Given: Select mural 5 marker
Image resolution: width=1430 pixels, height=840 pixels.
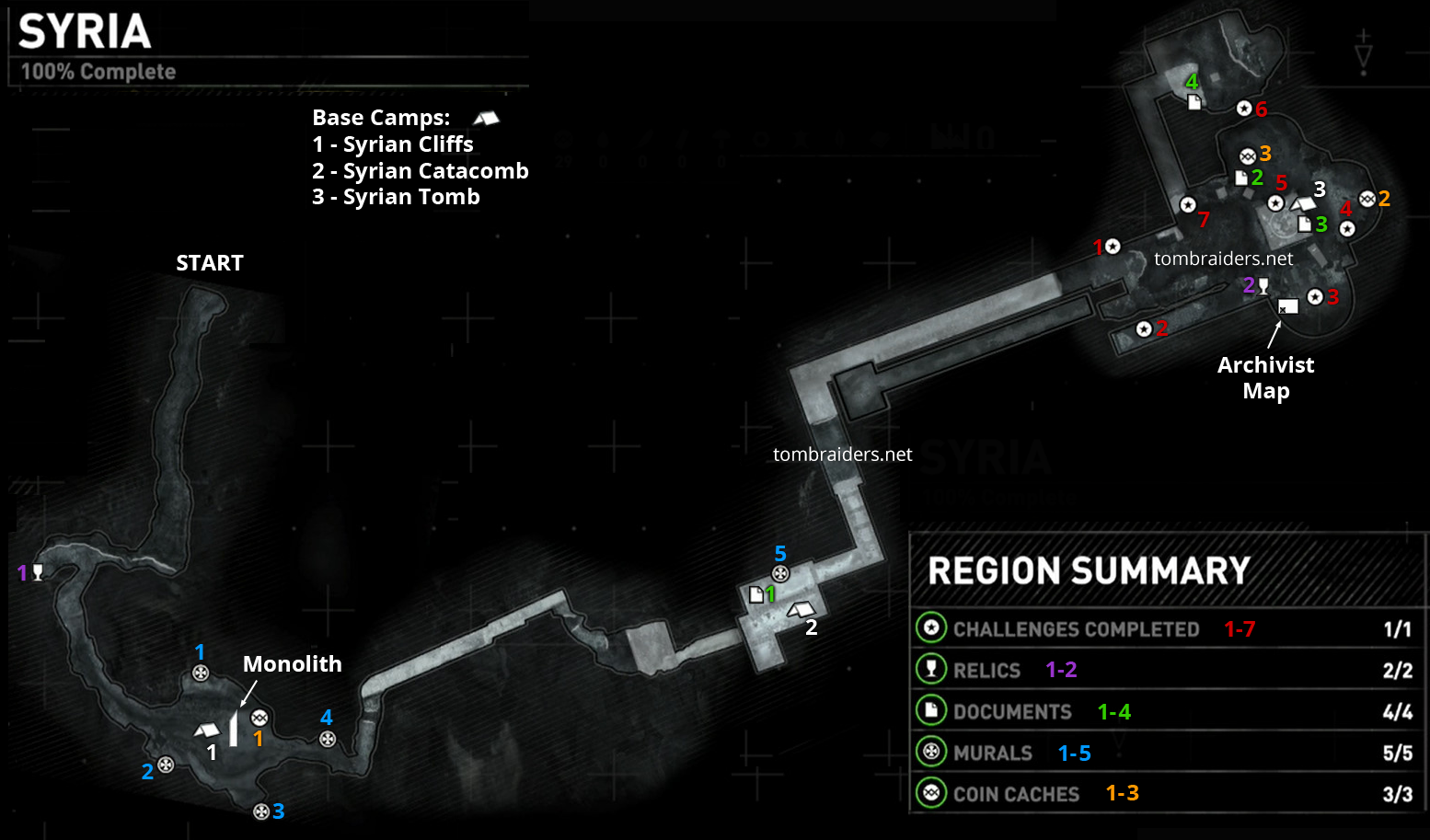Looking at the screenshot, I should pyautogui.click(x=780, y=574).
